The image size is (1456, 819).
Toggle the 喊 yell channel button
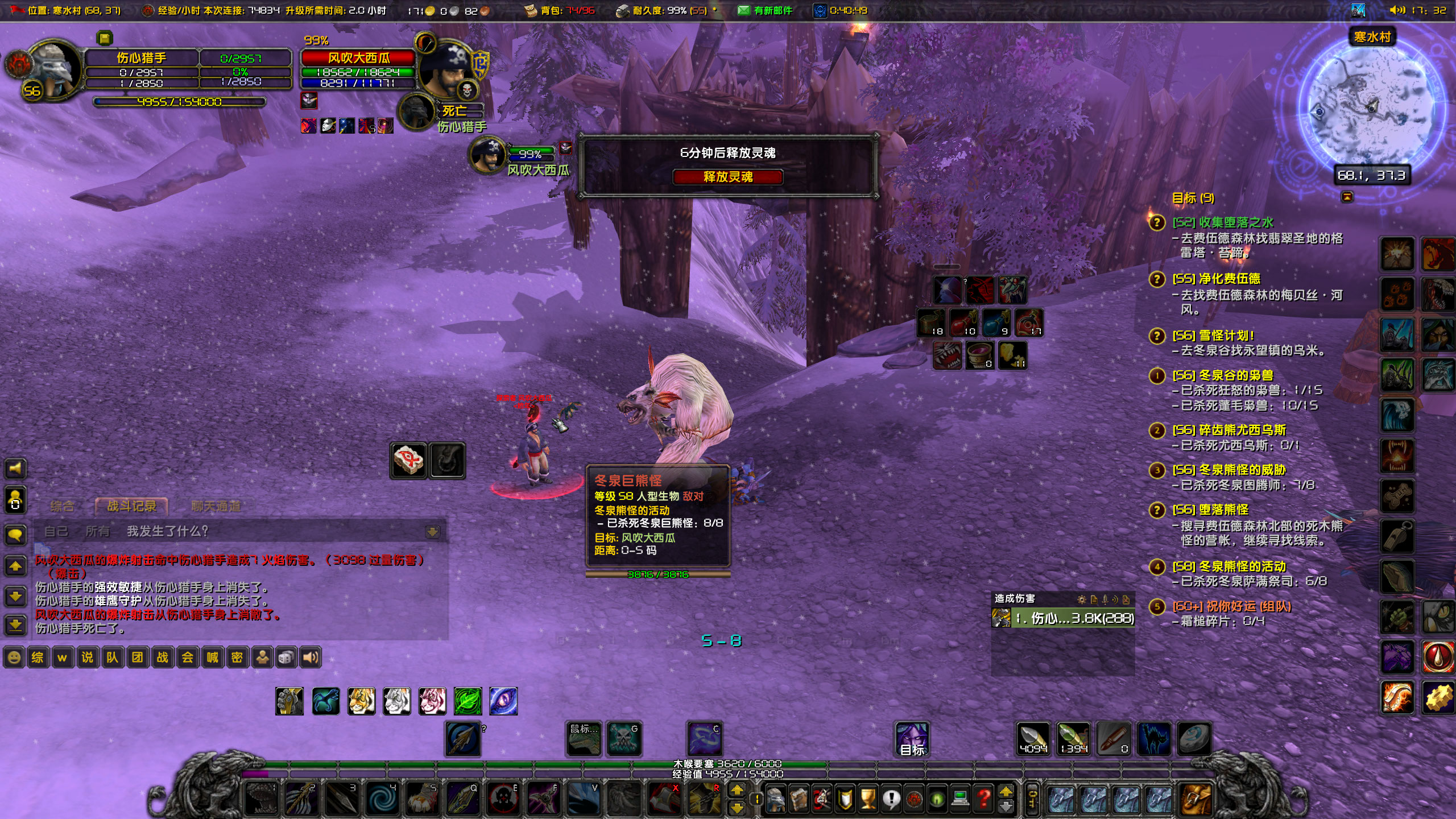coord(214,657)
